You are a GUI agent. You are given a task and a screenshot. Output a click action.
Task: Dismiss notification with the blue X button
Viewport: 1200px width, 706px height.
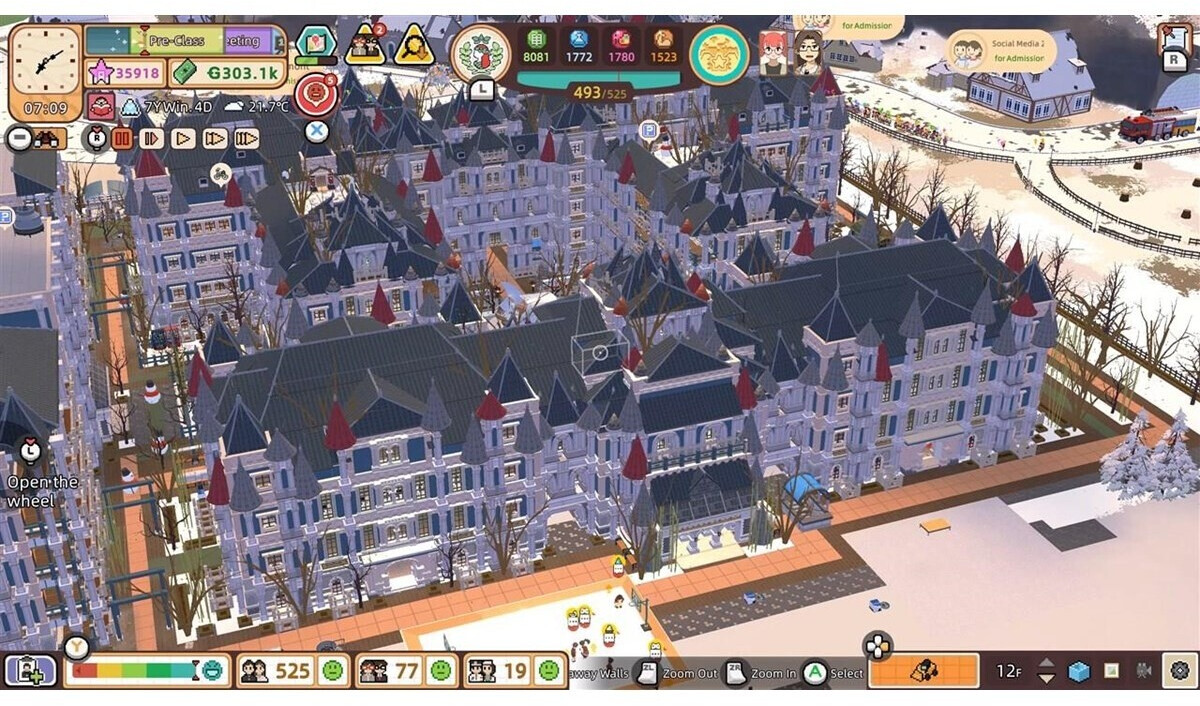[x=317, y=131]
